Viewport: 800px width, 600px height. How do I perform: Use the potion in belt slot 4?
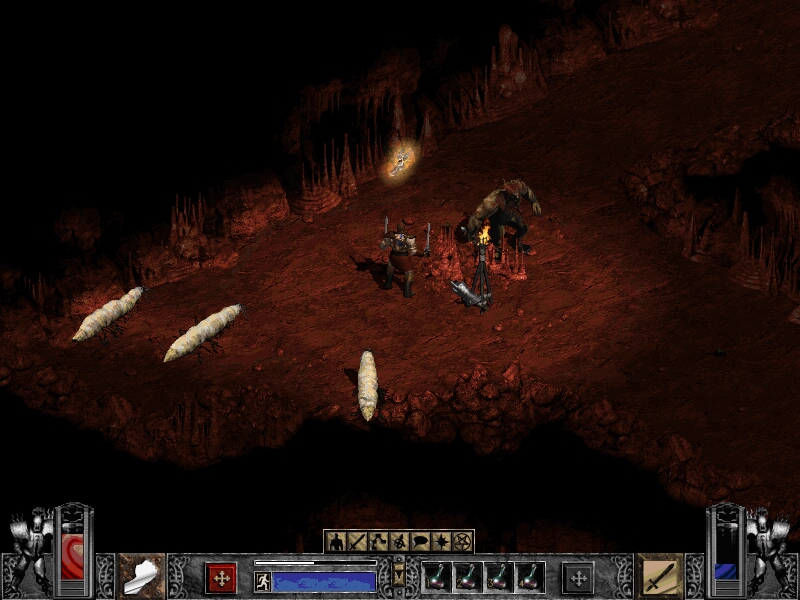pos(529,577)
